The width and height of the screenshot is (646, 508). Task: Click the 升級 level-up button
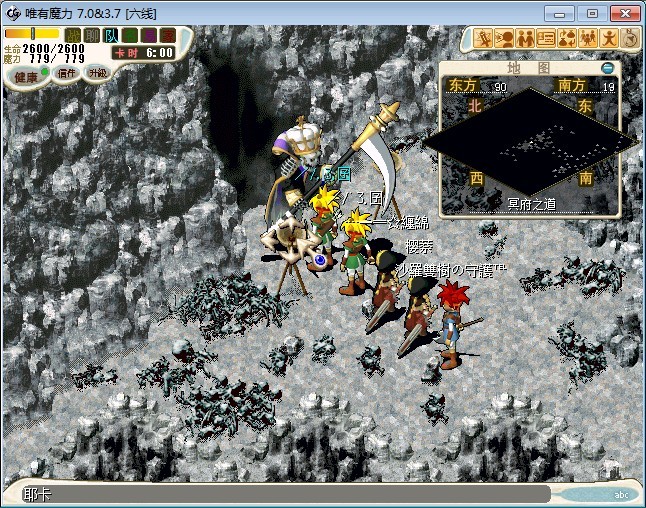(x=97, y=73)
